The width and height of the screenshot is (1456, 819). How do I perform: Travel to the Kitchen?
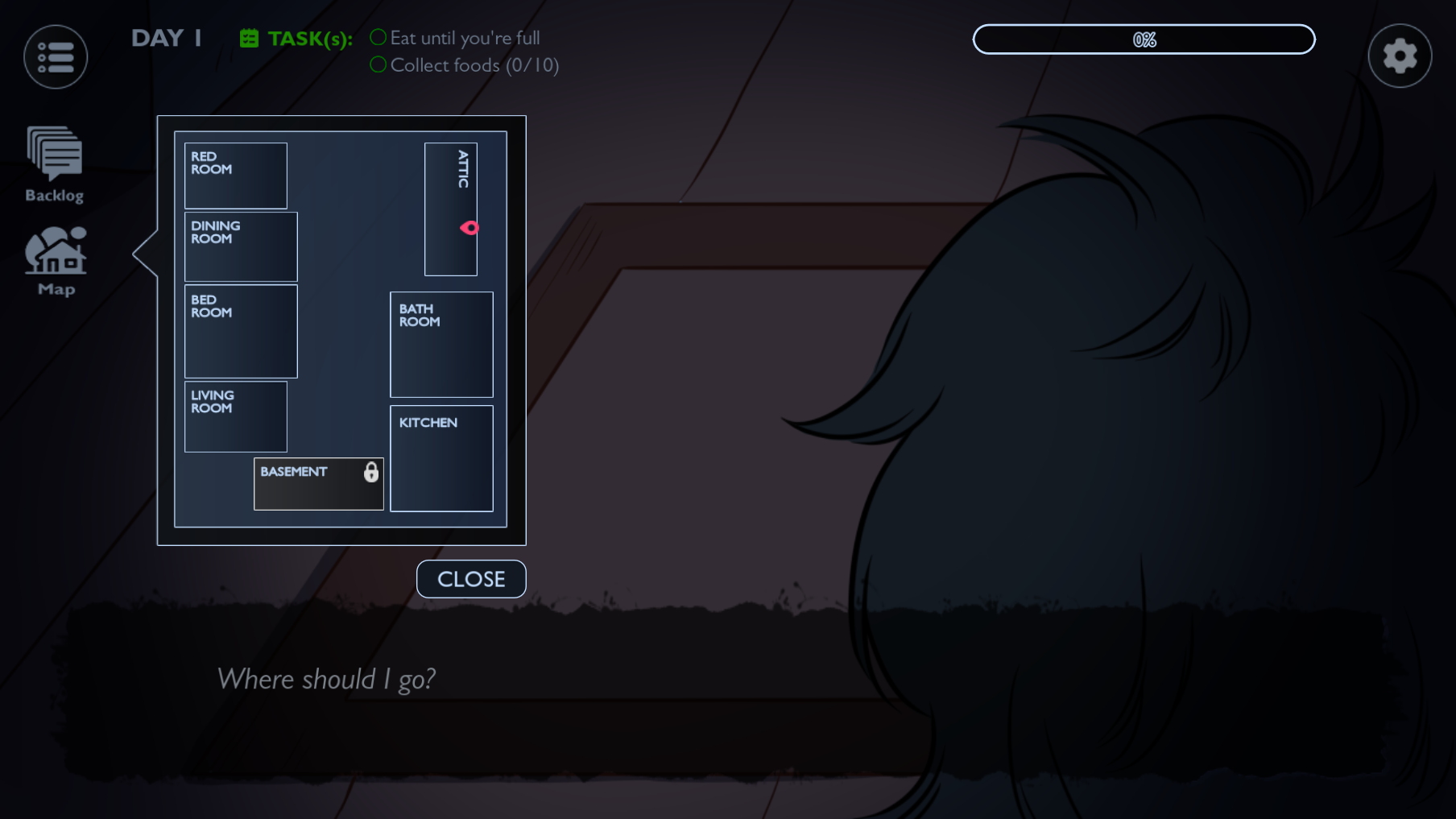click(x=441, y=457)
